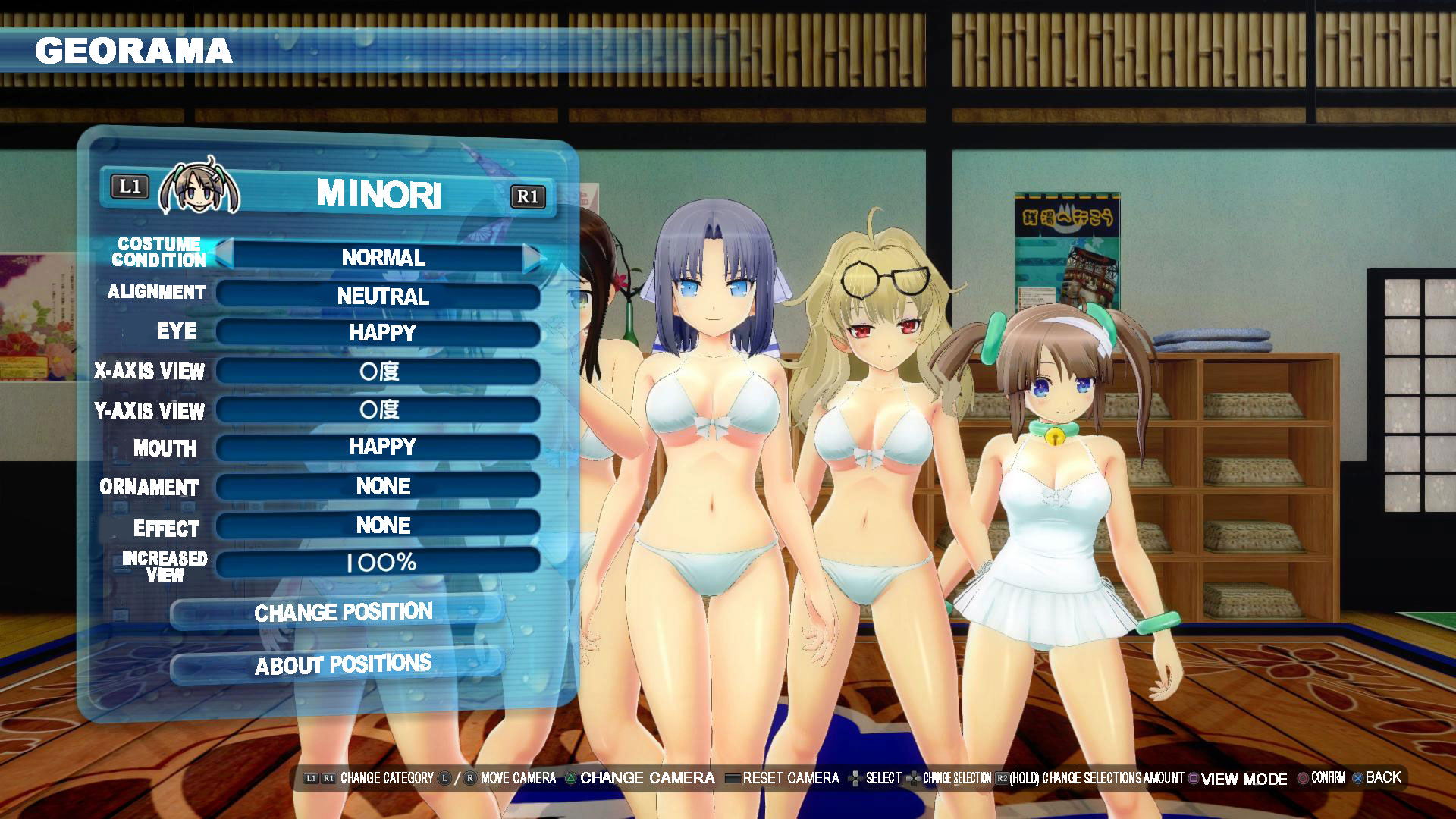The image size is (1456, 819).
Task: Adjust the X-Axis View setting row
Action: coord(379,371)
